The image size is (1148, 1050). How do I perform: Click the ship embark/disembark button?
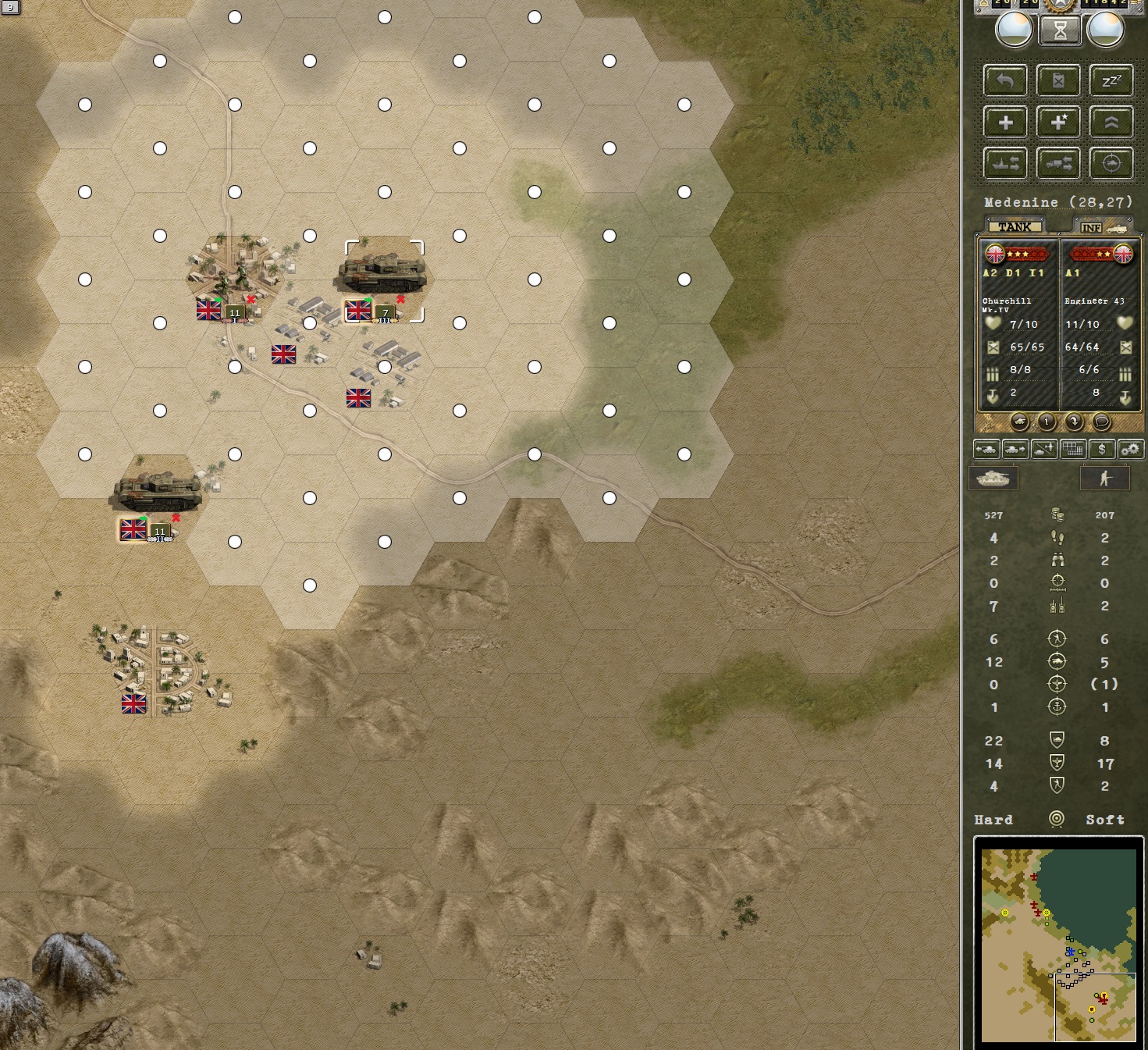tap(1005, 163)
